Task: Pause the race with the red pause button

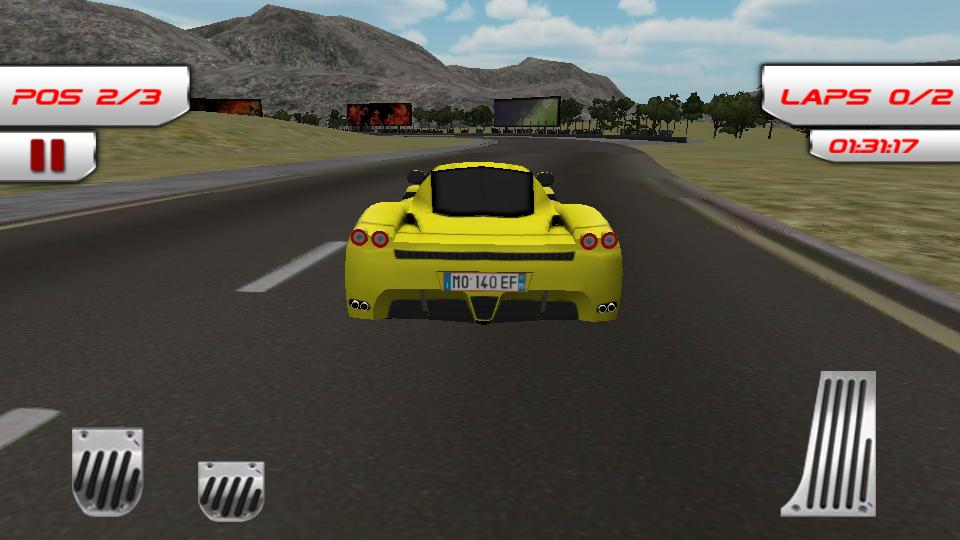Action: click(47, 156)
